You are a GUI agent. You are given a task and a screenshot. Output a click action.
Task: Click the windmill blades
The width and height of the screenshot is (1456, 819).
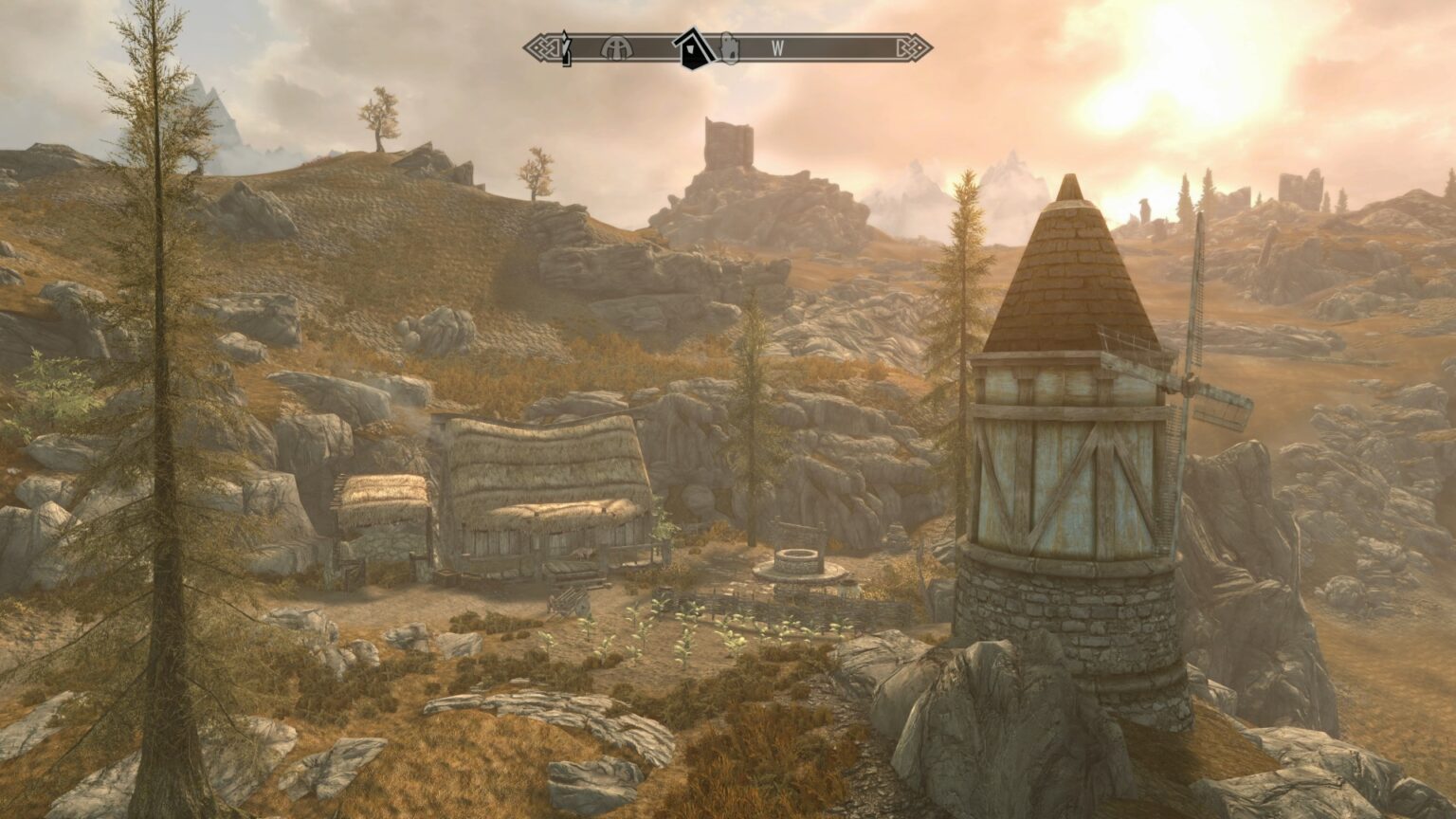(1204, 379)
